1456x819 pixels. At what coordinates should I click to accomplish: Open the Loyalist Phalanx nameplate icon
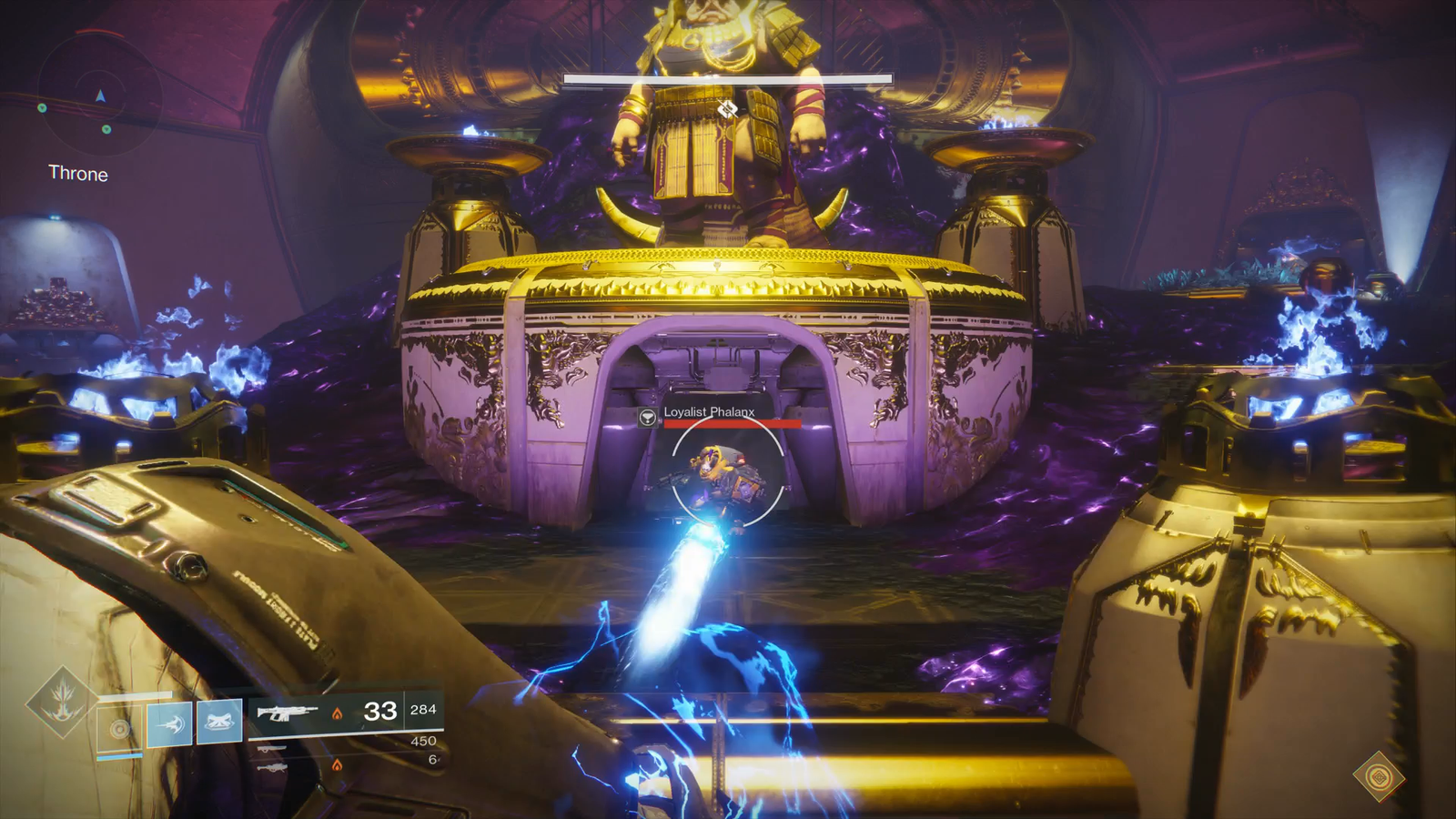pos(647,417)
